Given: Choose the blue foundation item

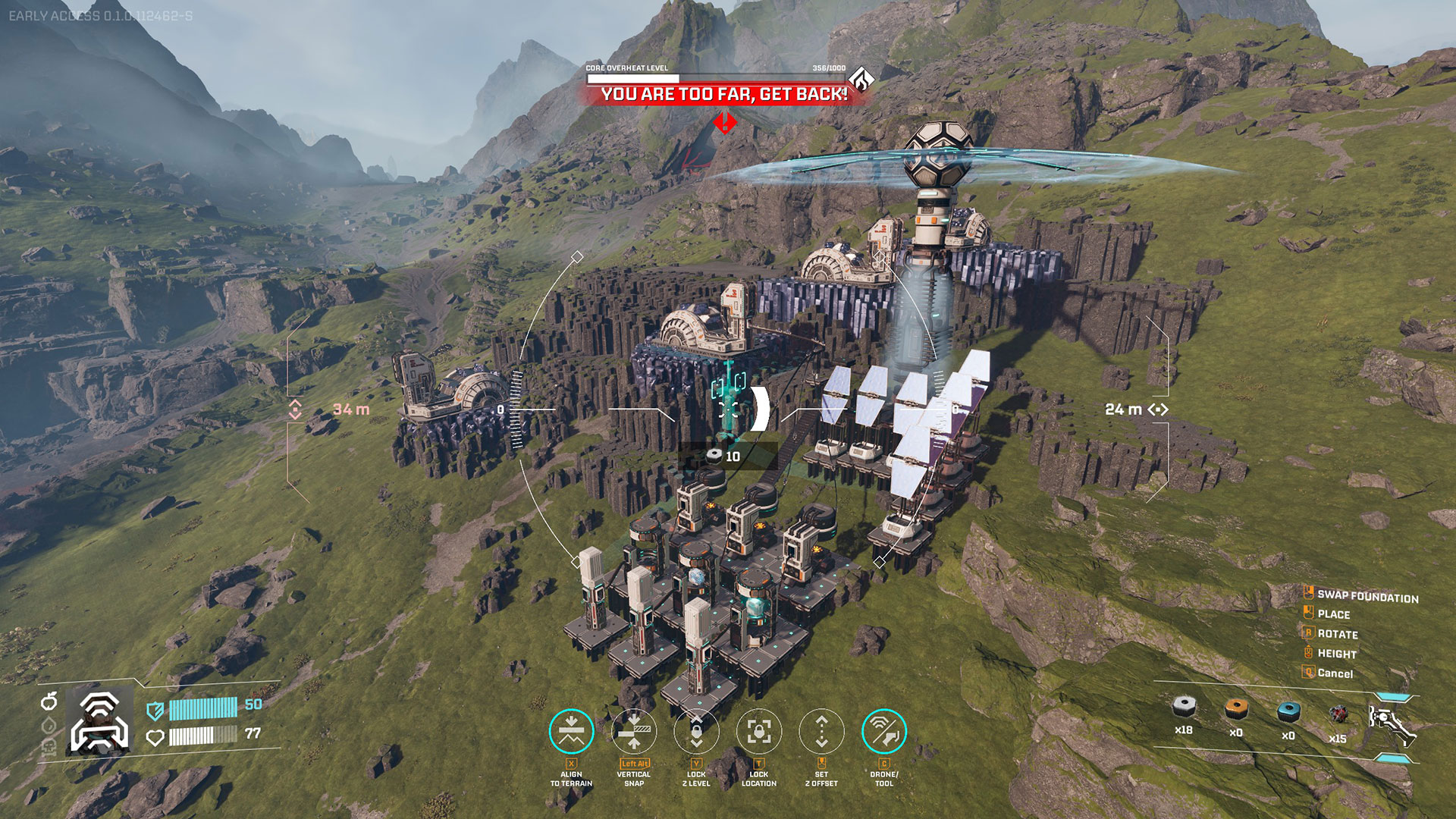Looking at the screenshot, I should click(x=1288, y=711).
